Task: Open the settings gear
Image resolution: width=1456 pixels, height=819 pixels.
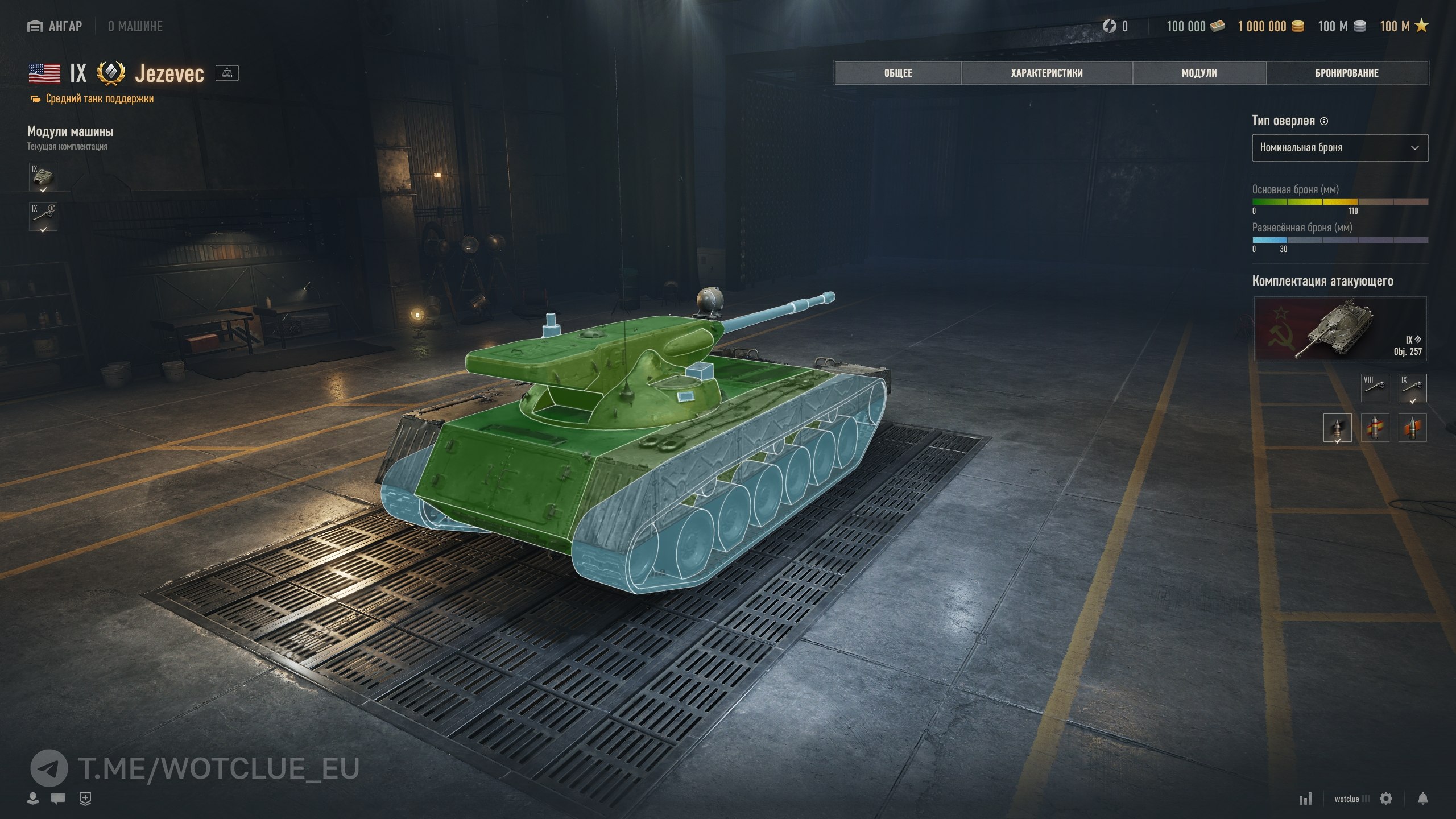Action: coord(1386,799)
